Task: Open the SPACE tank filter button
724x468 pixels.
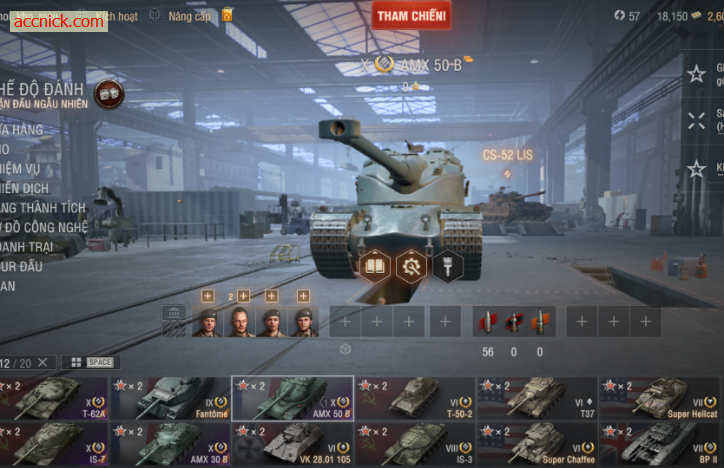Action: click(x=90, y=362)
